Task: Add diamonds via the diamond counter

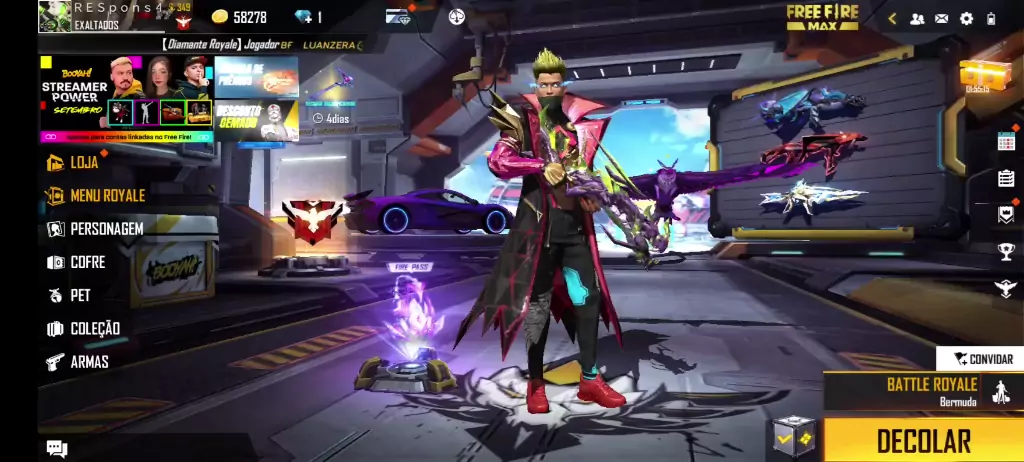Action: (308, 17)
